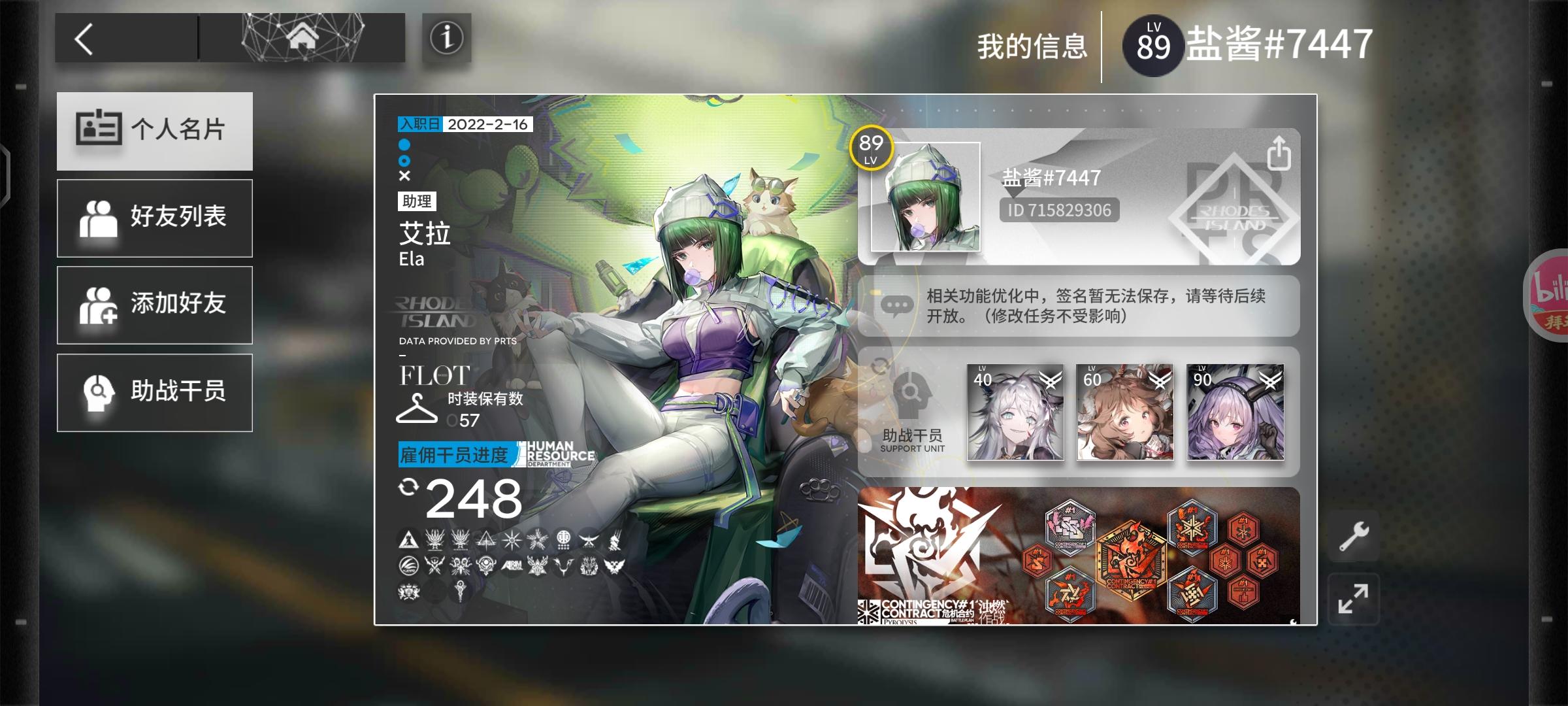Switch to the 好友列表 friends list
The image size is (1568, 706).
[x=154, y=218]
